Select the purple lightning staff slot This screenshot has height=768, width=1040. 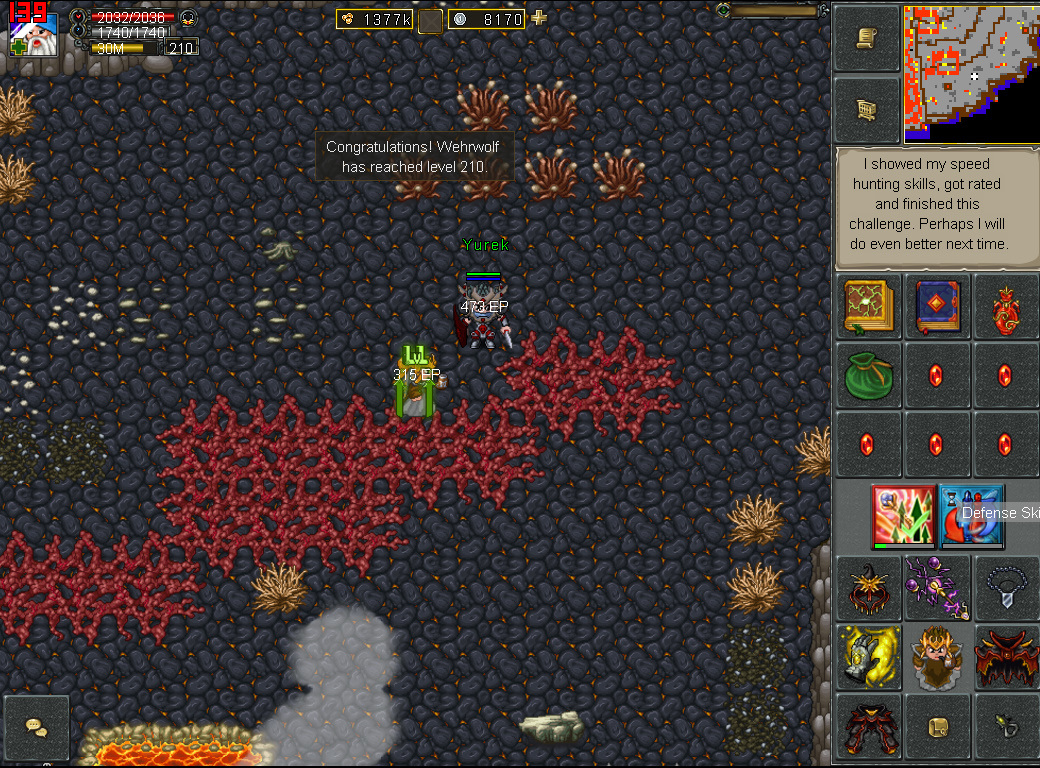tap(936, 588)
